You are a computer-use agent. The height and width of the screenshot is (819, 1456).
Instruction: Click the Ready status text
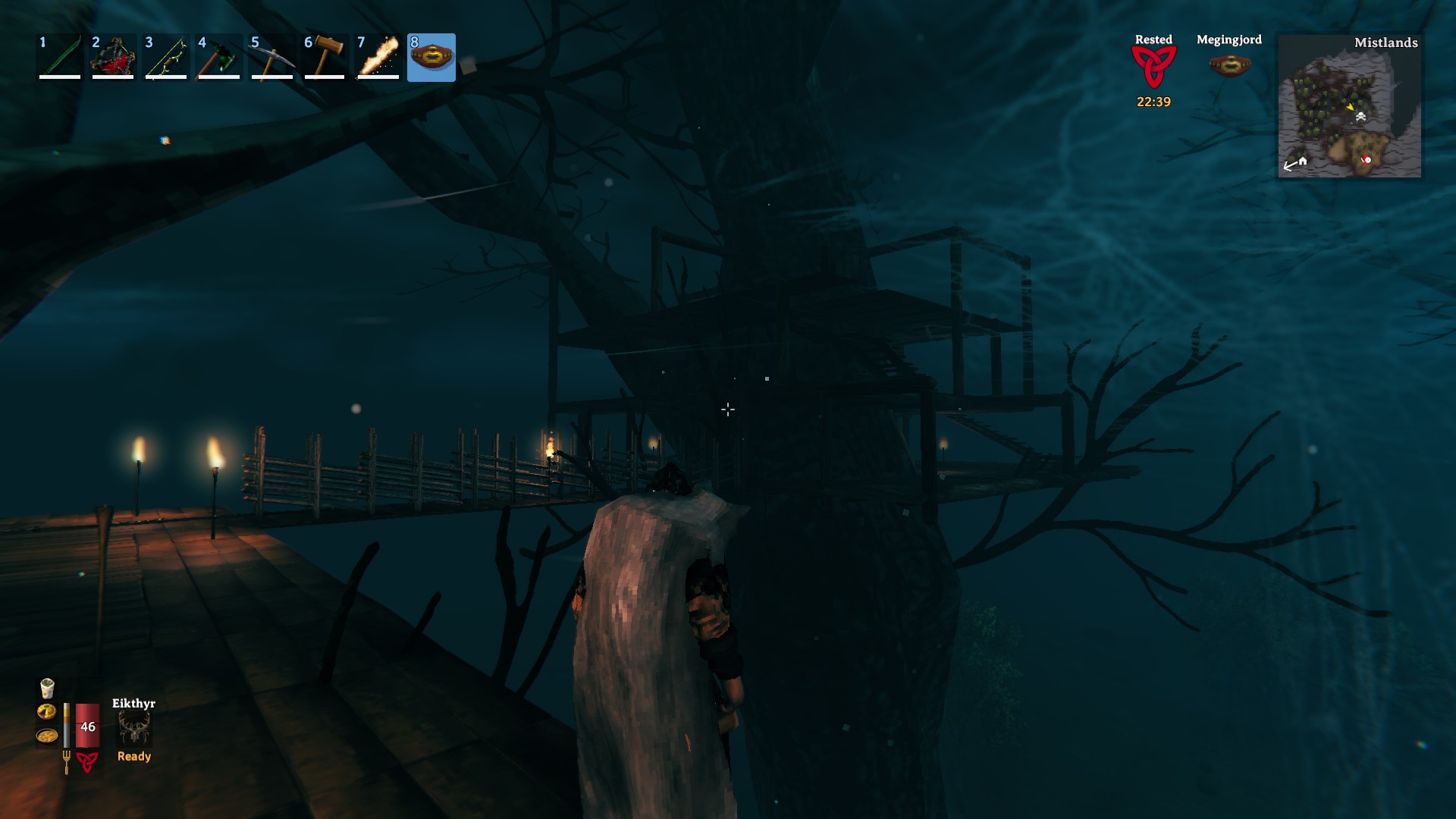[133, 756]
